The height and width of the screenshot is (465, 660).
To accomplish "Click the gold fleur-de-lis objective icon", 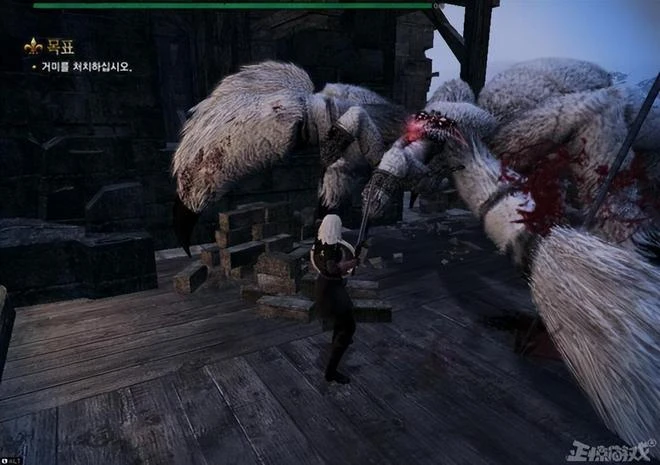I will 33,46.
